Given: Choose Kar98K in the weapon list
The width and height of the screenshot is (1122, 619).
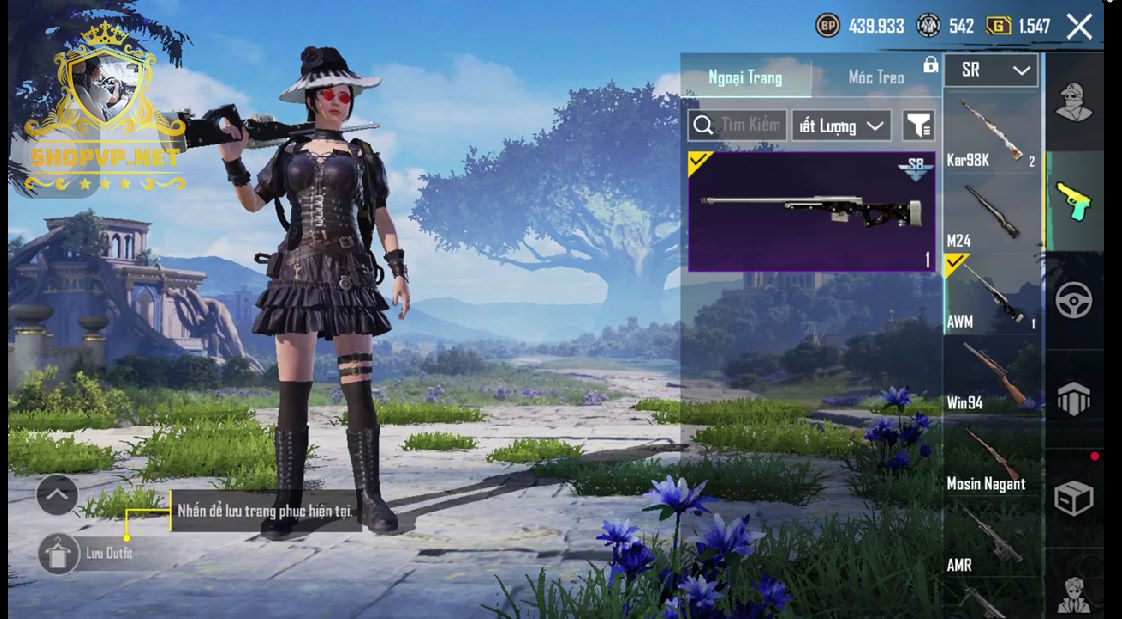Looking at the screenshot, I should tap(992, 130).
